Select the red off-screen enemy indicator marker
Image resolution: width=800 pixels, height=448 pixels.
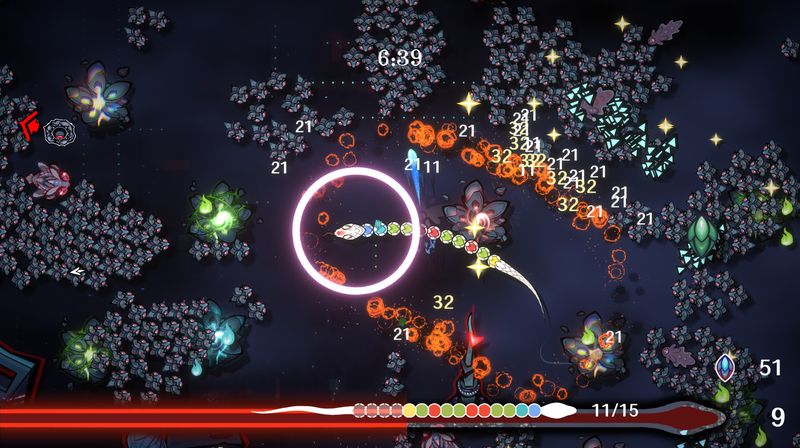coord(27,127)
